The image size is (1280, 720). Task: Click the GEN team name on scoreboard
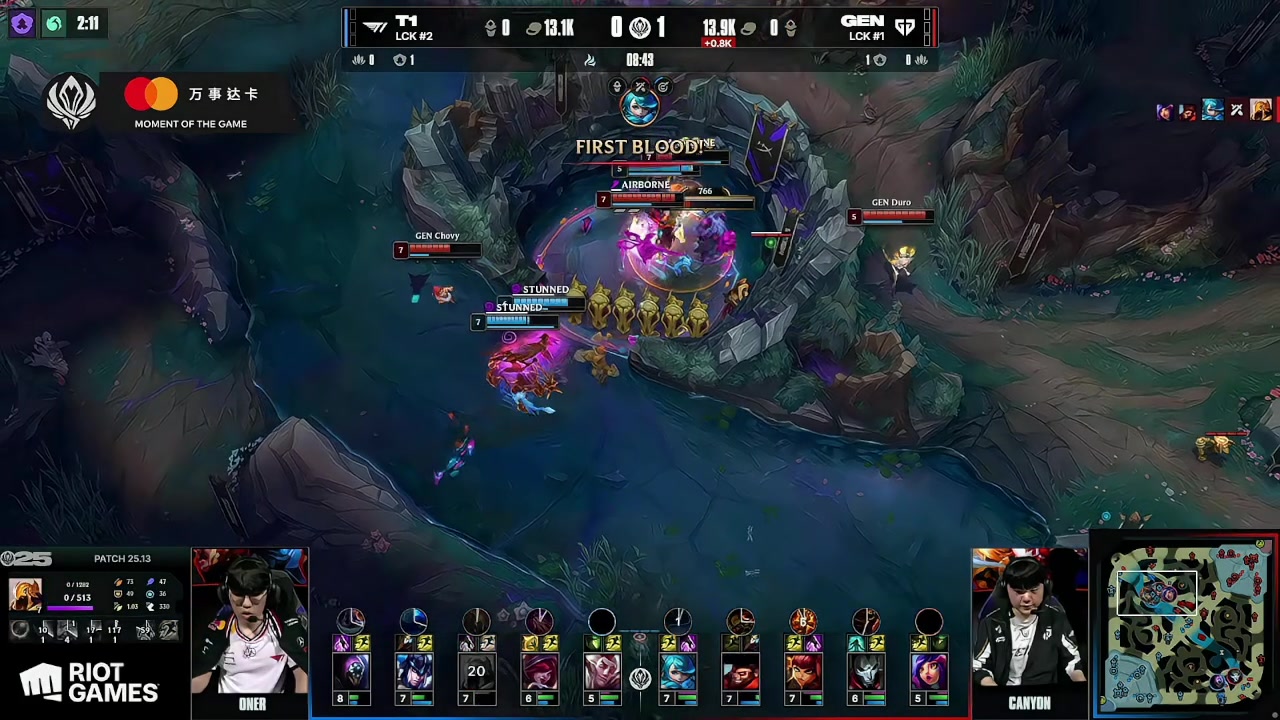click(x=862, y=21)
